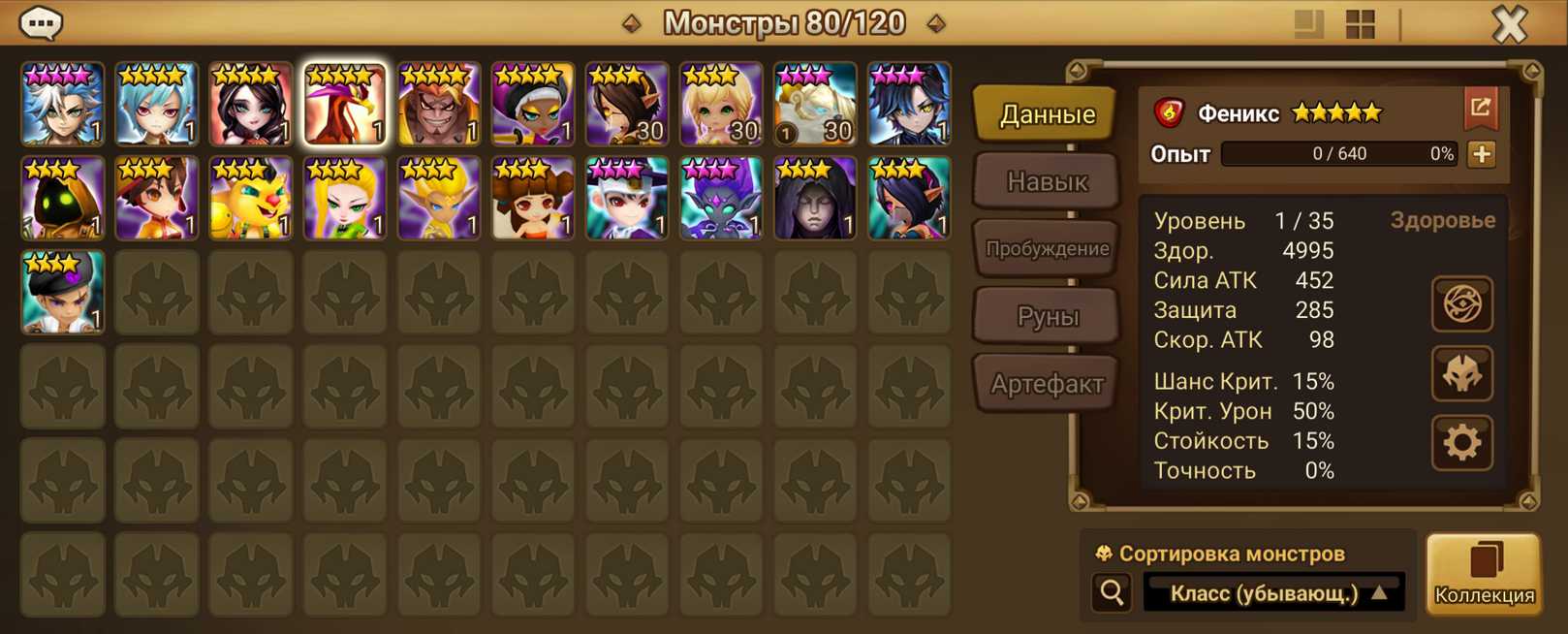Show the Пробуждение tab
The image size is (1568, 634).
tap(1047, 249)
